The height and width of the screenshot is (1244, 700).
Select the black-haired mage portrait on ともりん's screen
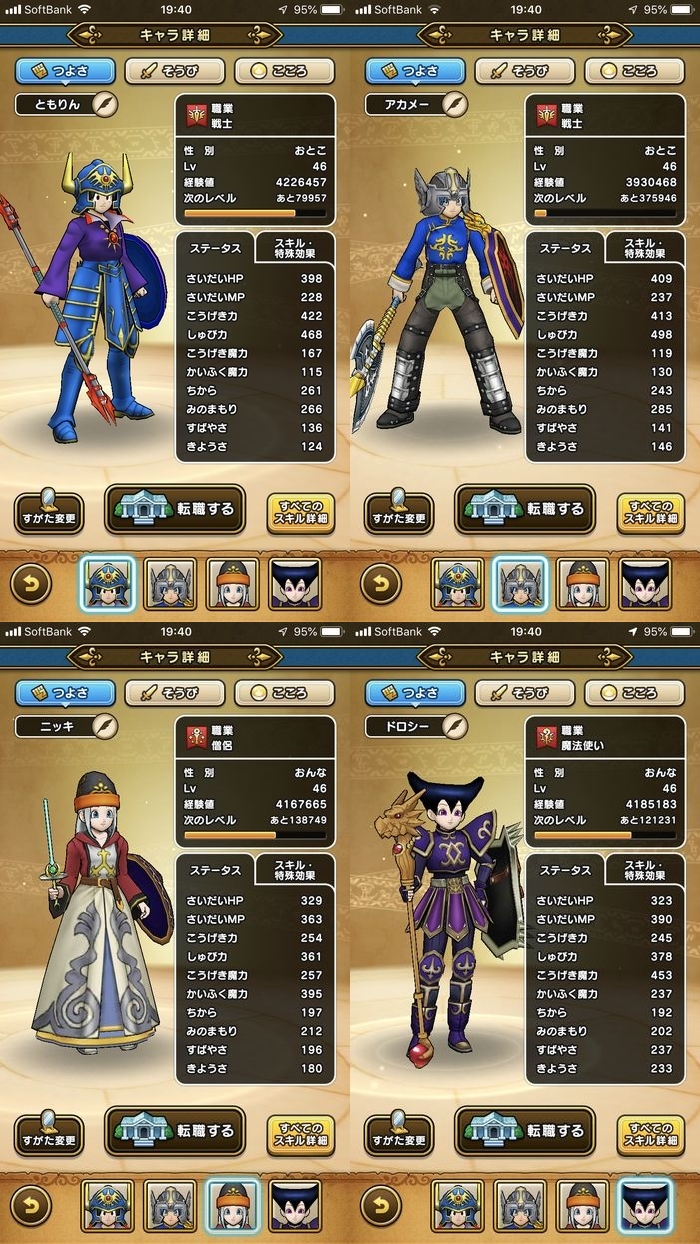tap(295, 585)
